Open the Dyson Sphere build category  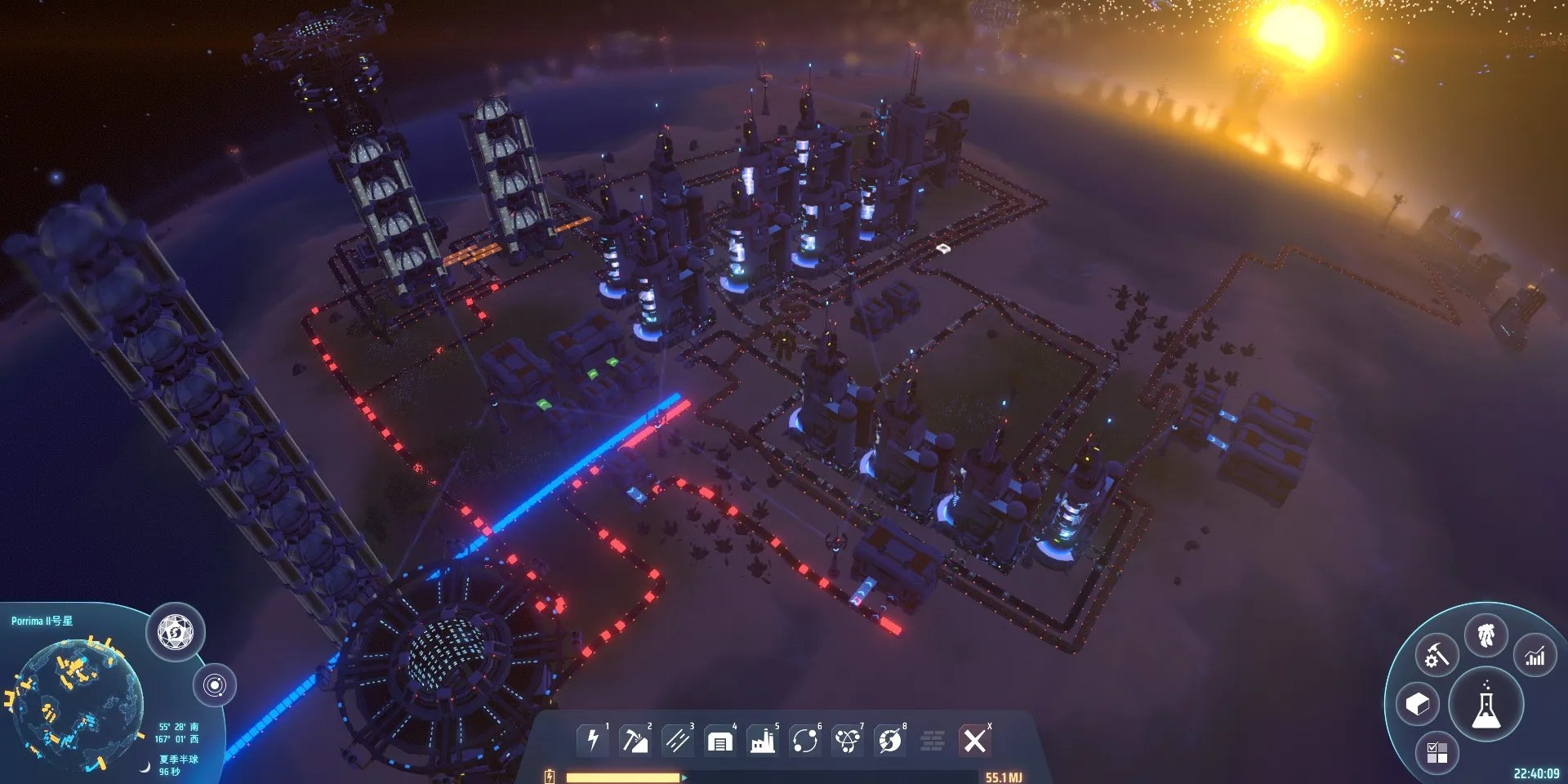890,741
